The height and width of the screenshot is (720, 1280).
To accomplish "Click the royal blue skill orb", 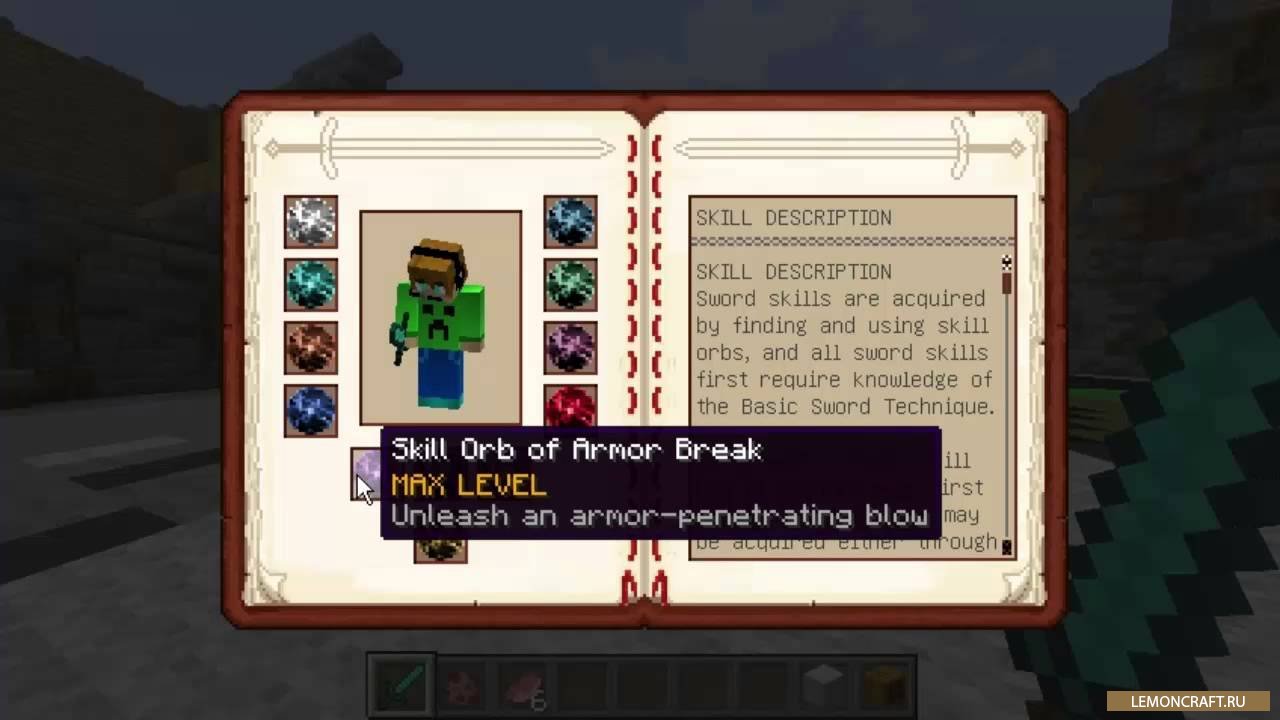I will coord(310,410).
